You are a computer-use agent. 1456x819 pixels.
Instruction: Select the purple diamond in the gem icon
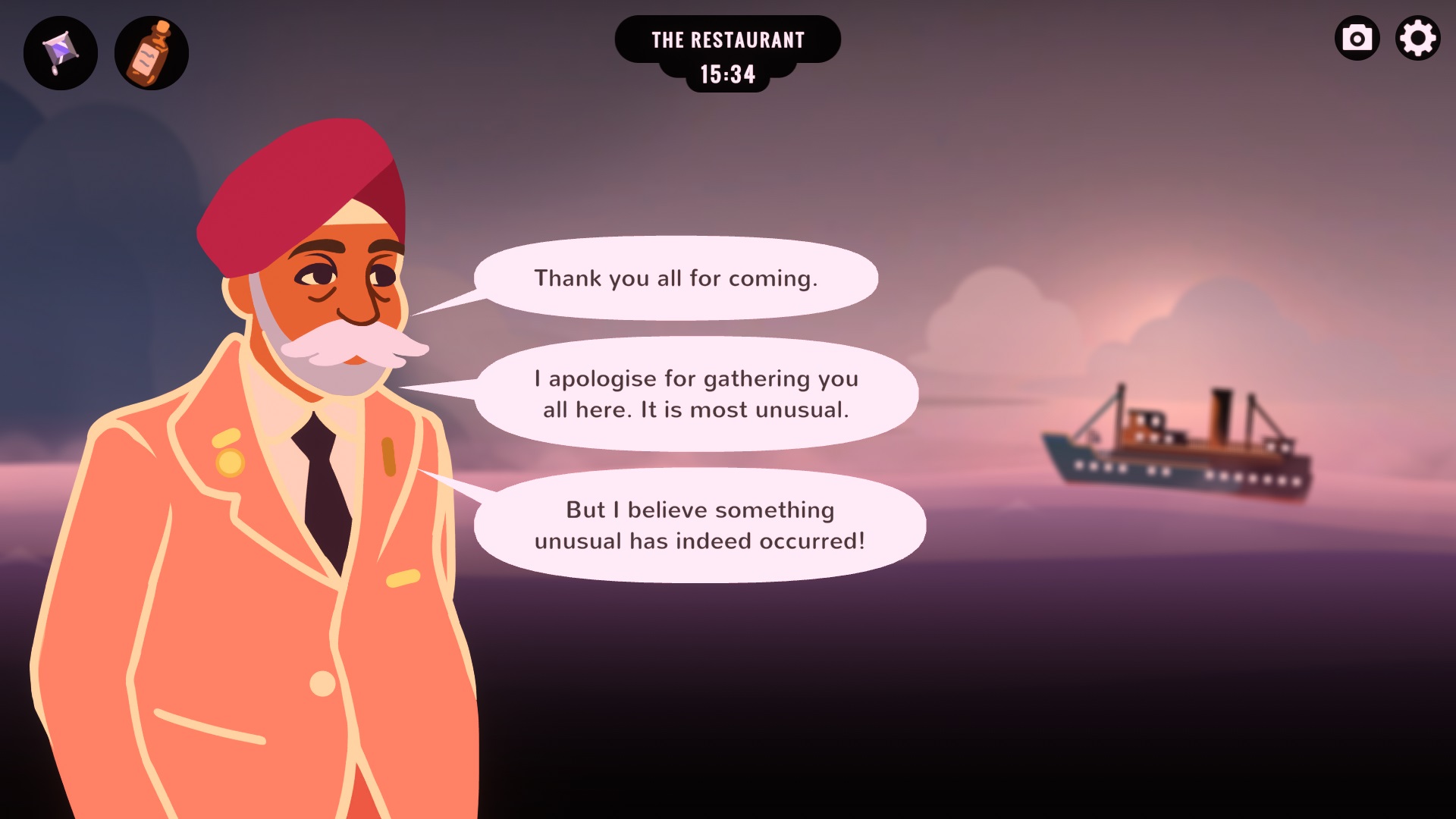click(x=60, y=50)
